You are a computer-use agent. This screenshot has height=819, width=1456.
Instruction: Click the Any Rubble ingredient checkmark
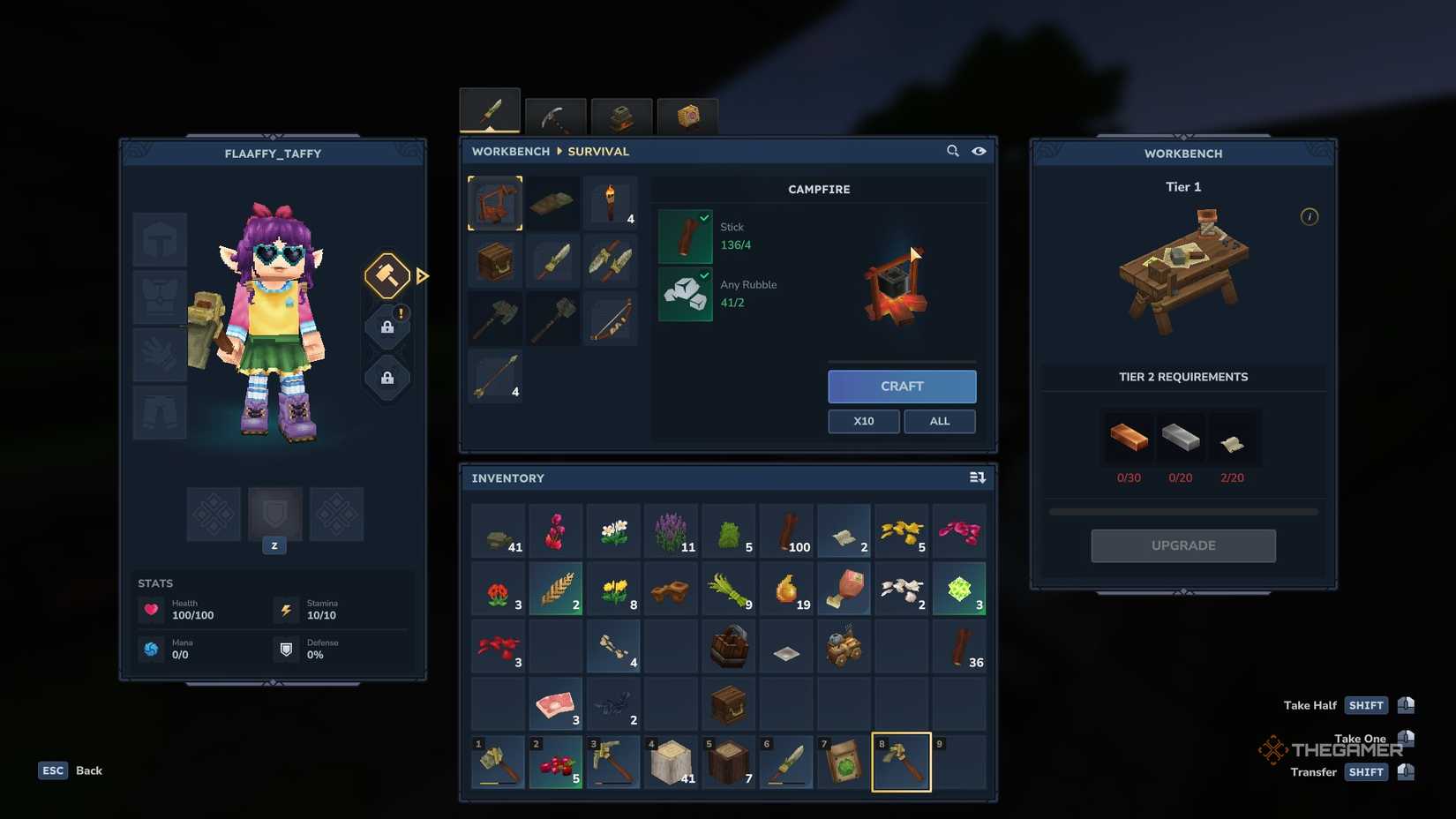703,275
